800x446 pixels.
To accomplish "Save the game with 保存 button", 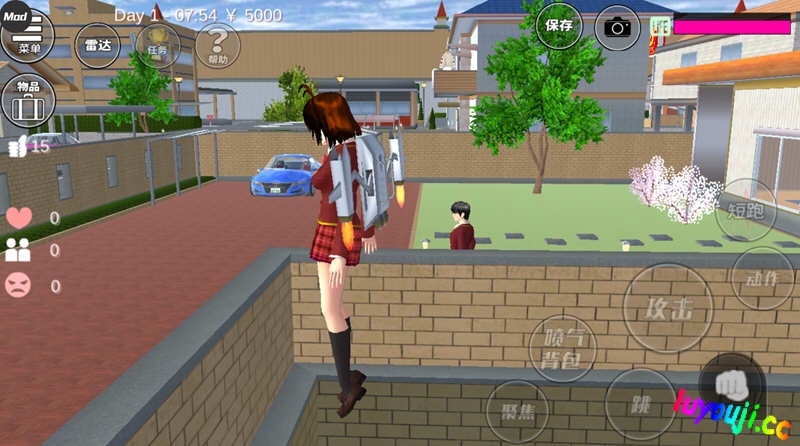I will coord(559,26).
